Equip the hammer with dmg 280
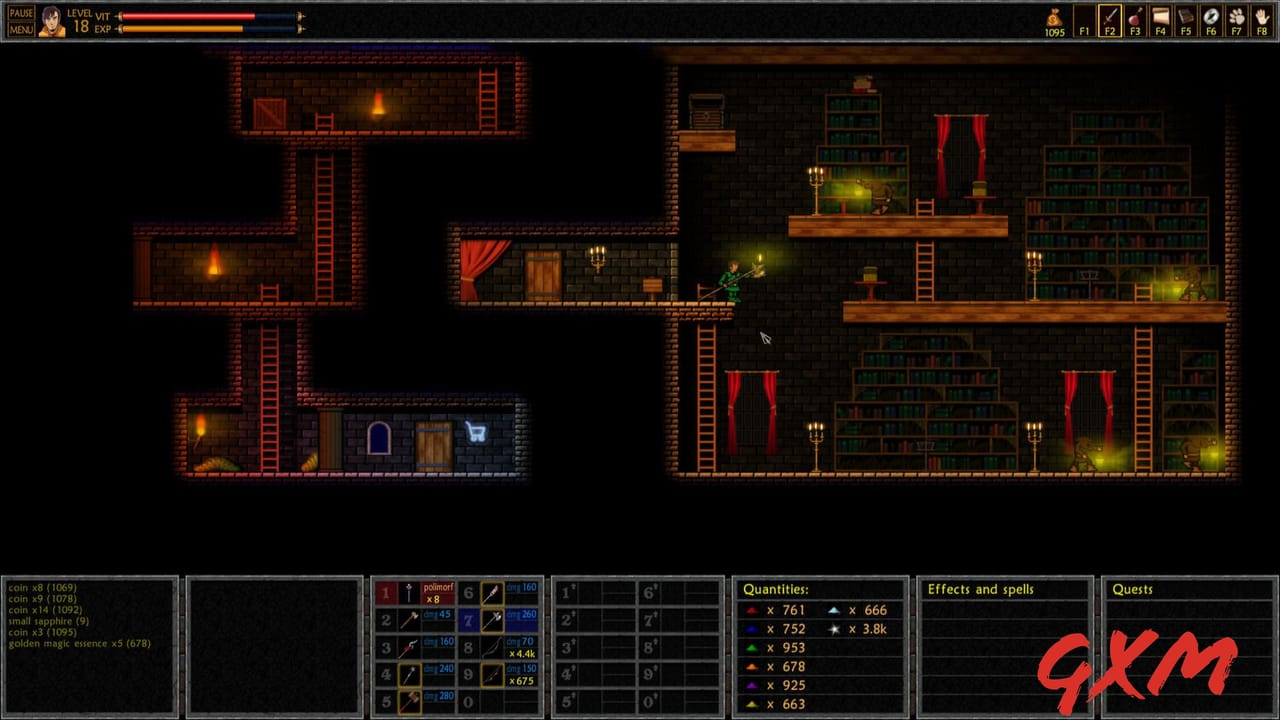The width and height of the screenshot is (1280, 720). [x=408, y=702]
